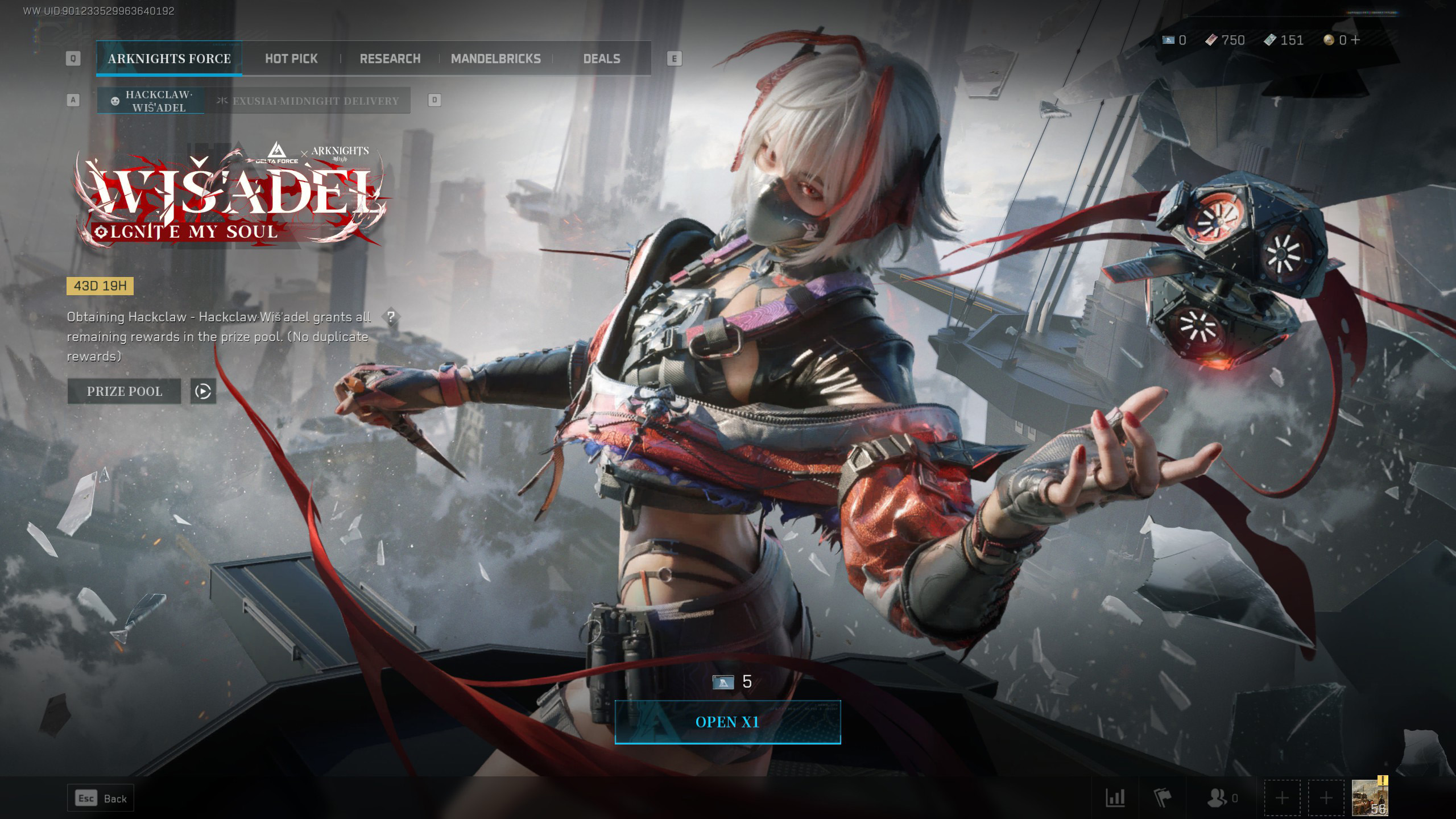
Task: Open the Prize Pool list
Action: click(124, 391)
